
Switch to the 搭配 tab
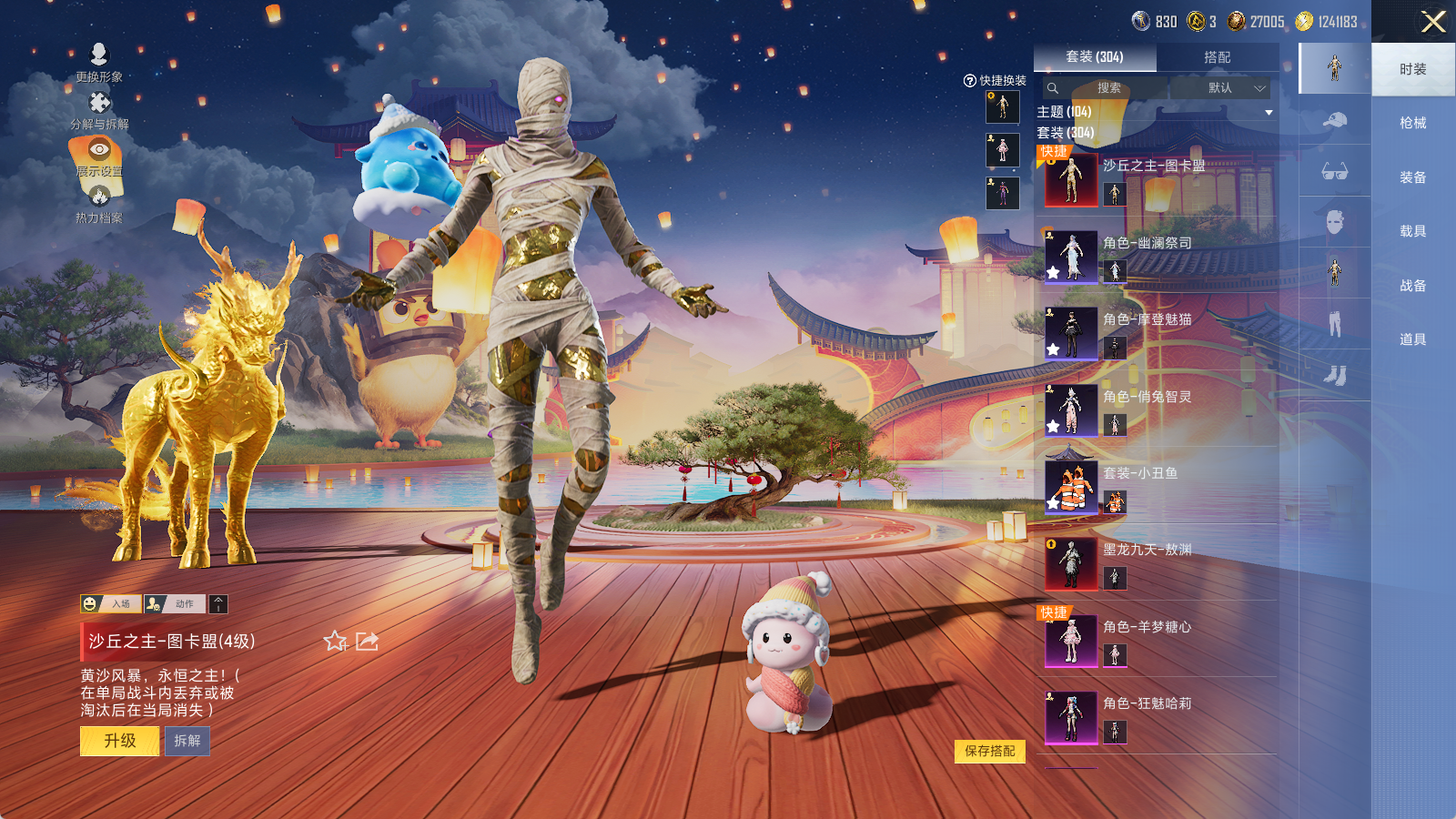coord(1217,57)
